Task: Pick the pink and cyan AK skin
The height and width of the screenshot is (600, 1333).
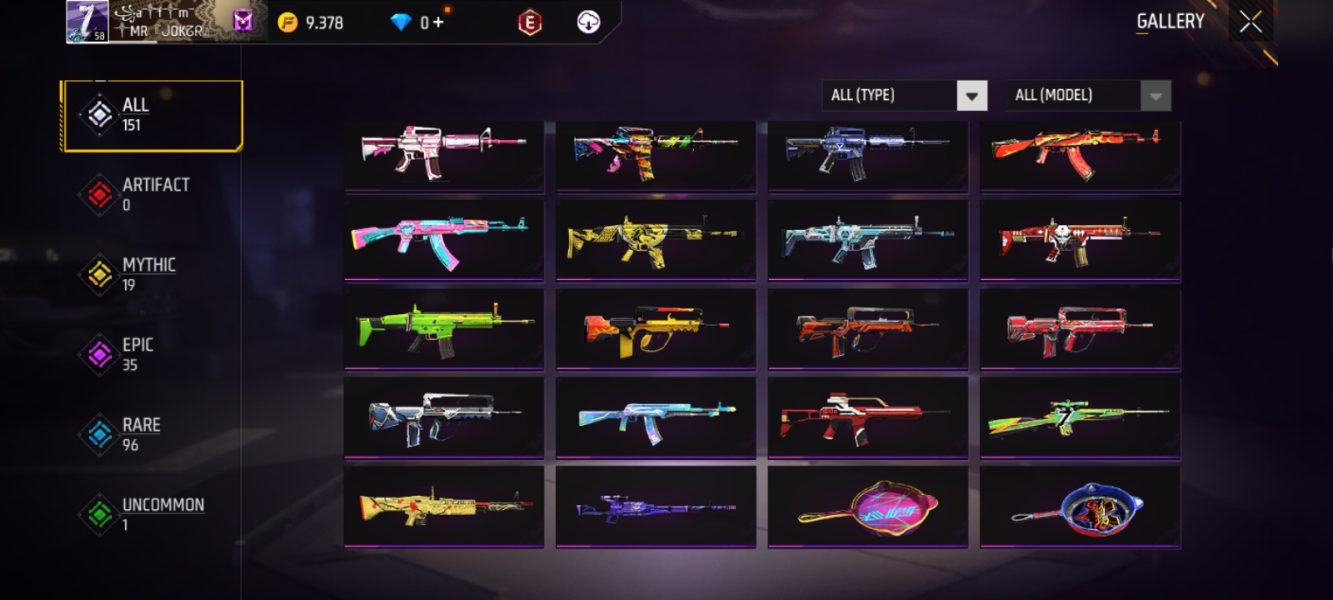Action: (x=444, y=239)
